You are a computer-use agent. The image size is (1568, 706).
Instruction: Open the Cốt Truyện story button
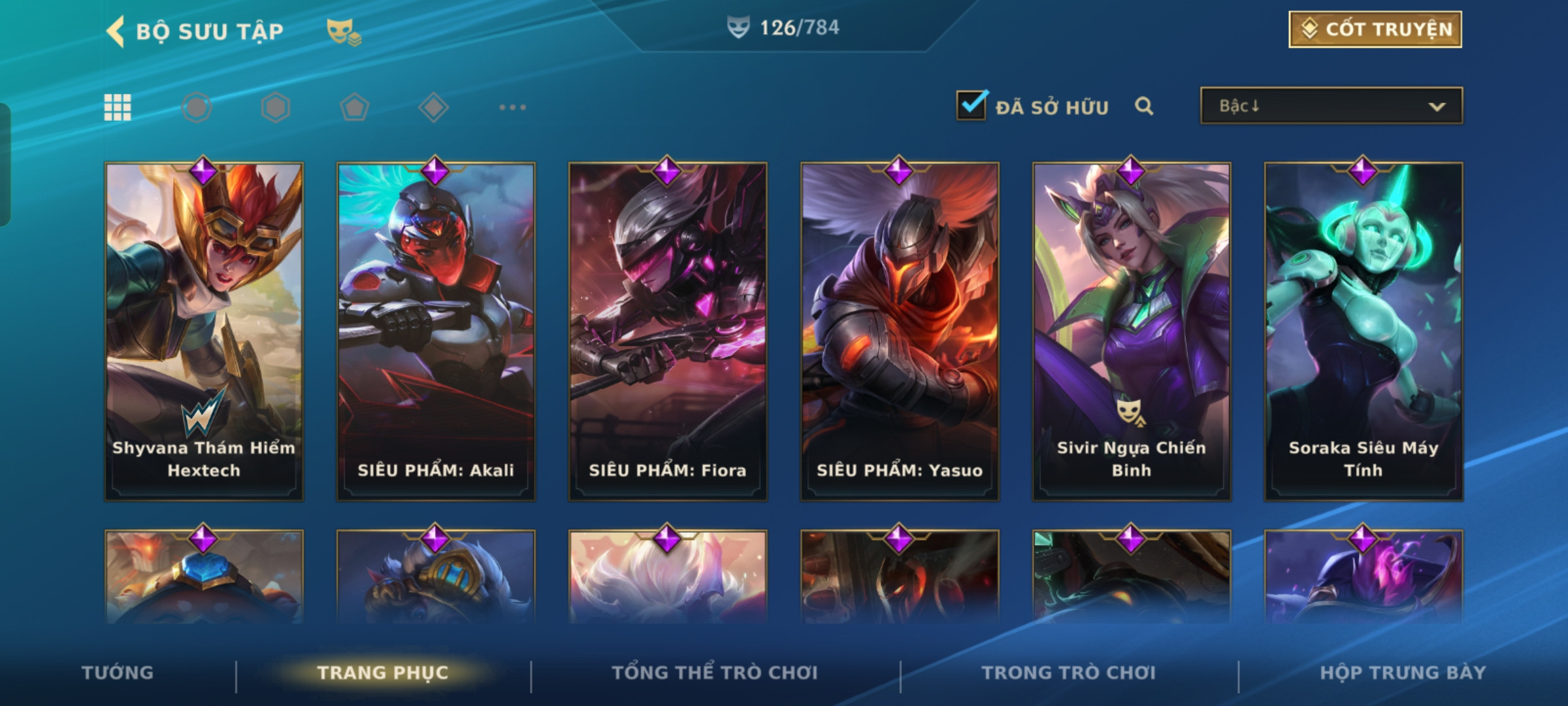[1375, 29]
